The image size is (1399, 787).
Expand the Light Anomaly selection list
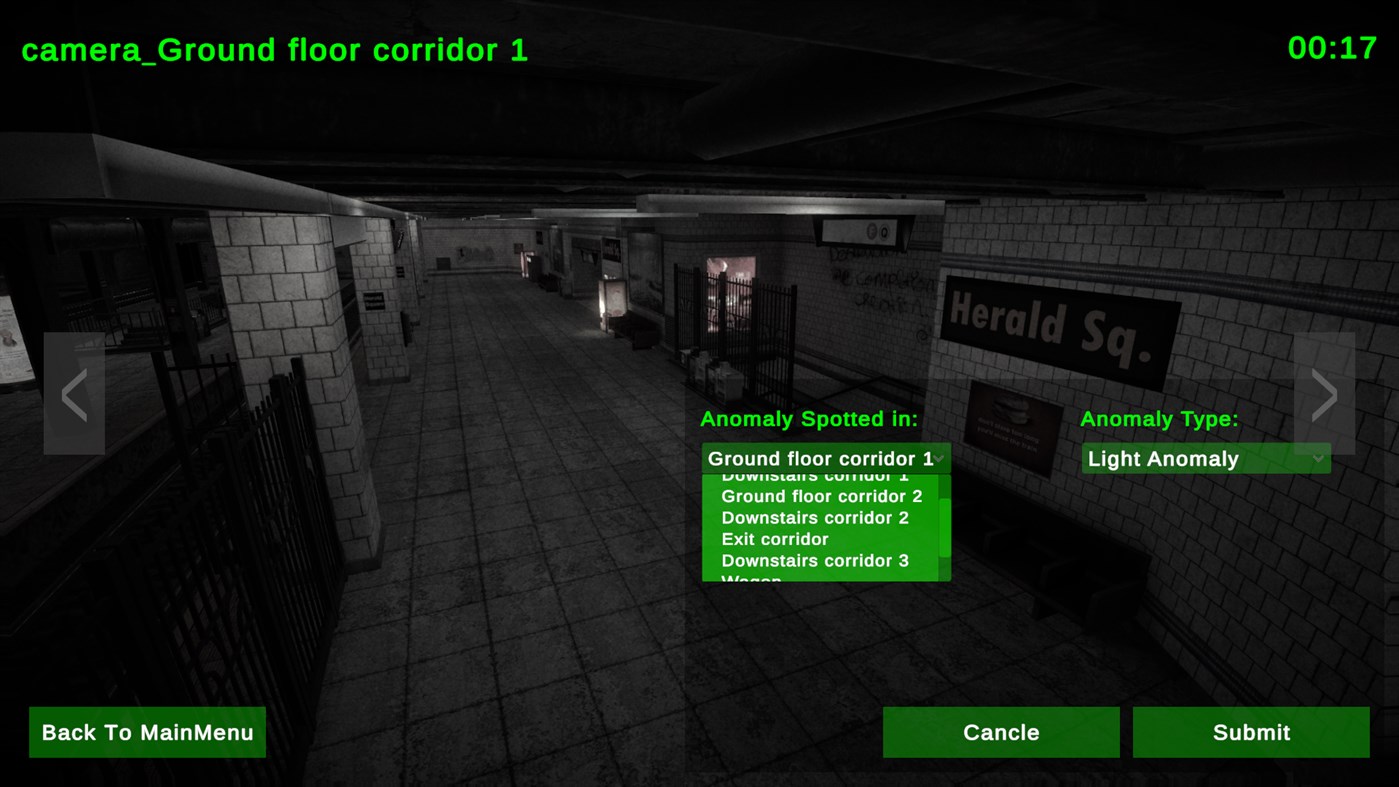pos(1205,458)
